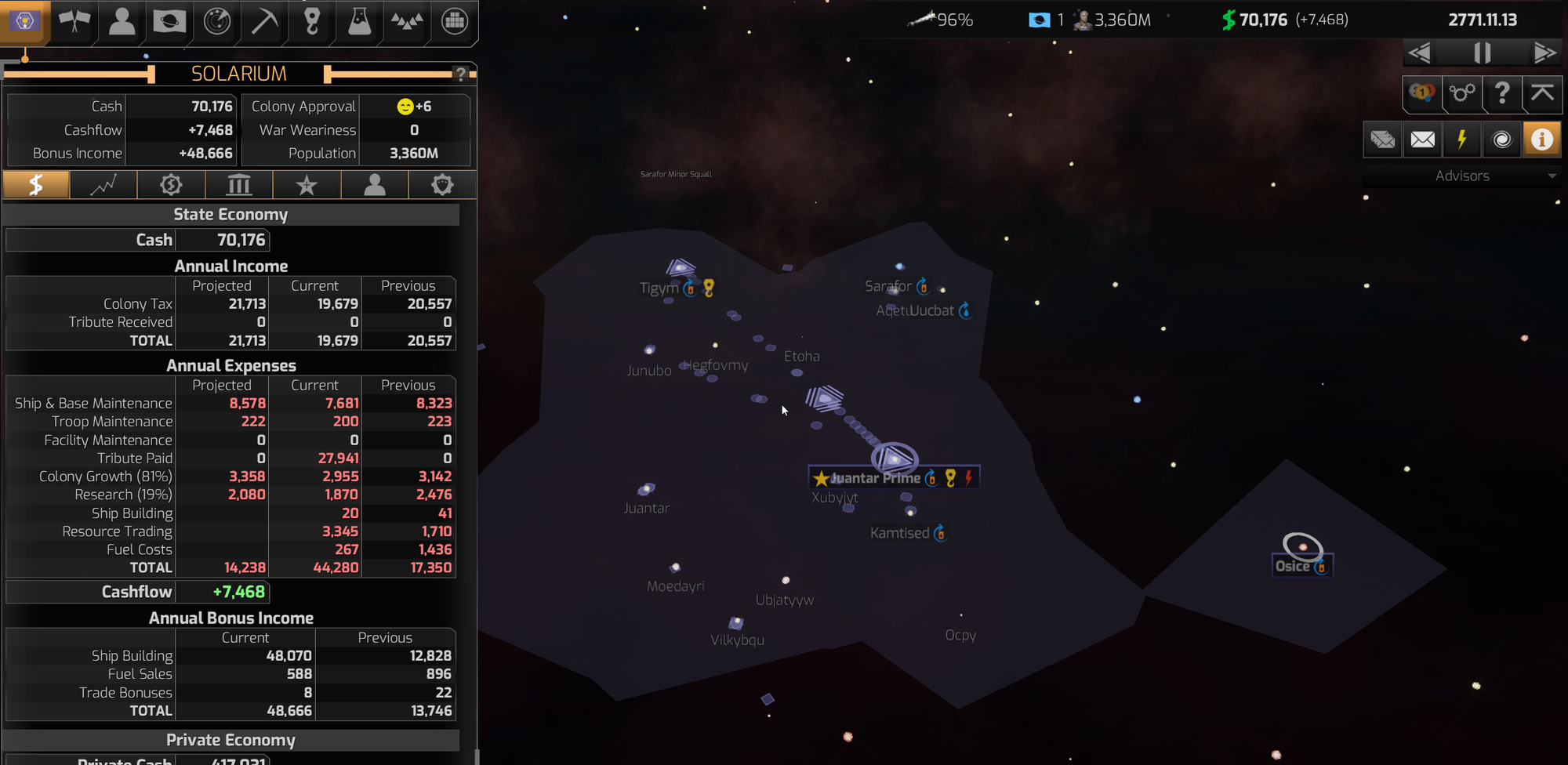Open the research flask panel

[359, 21]
